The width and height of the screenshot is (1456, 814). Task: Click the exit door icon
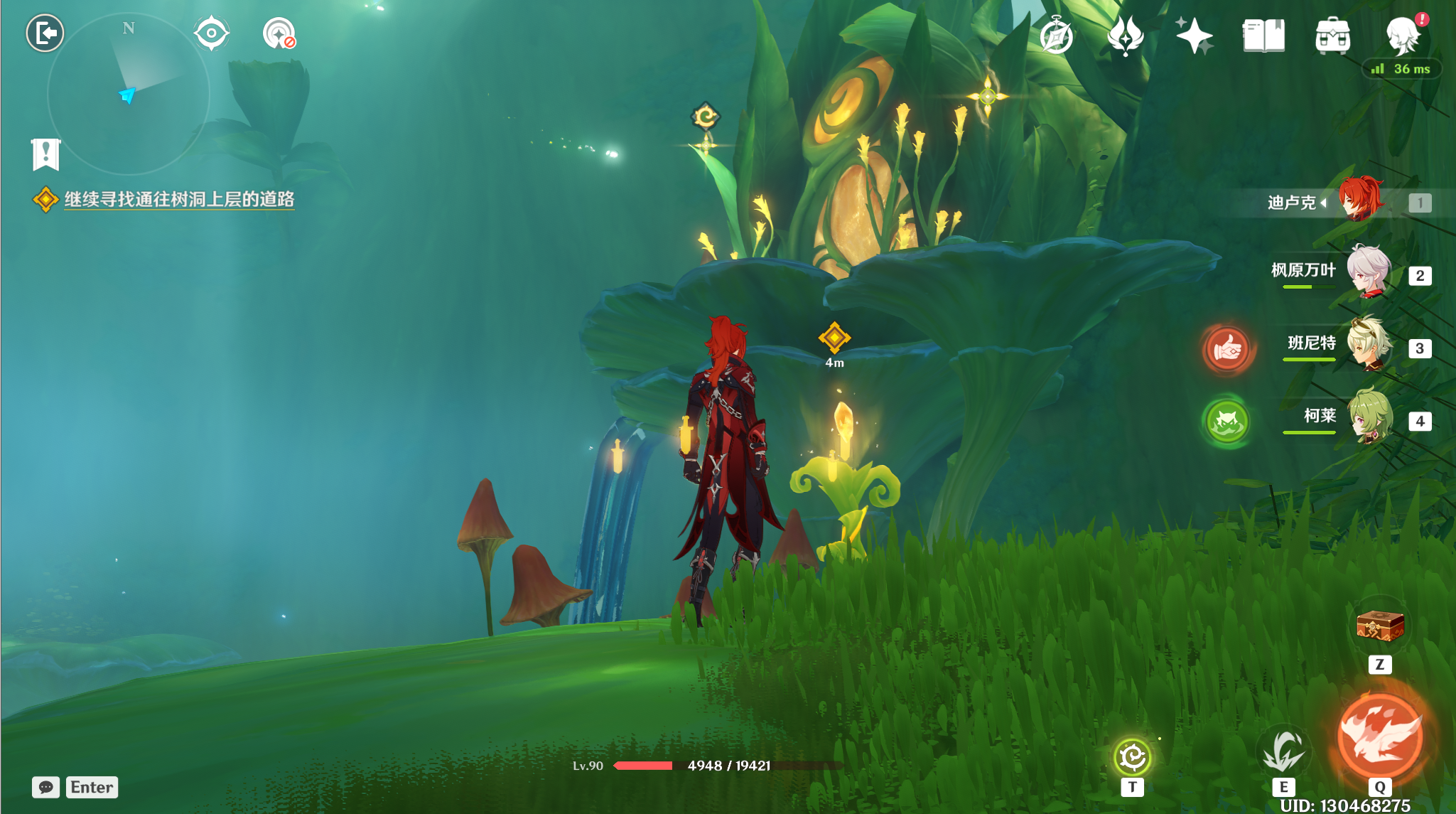click(x=45, y=33)
